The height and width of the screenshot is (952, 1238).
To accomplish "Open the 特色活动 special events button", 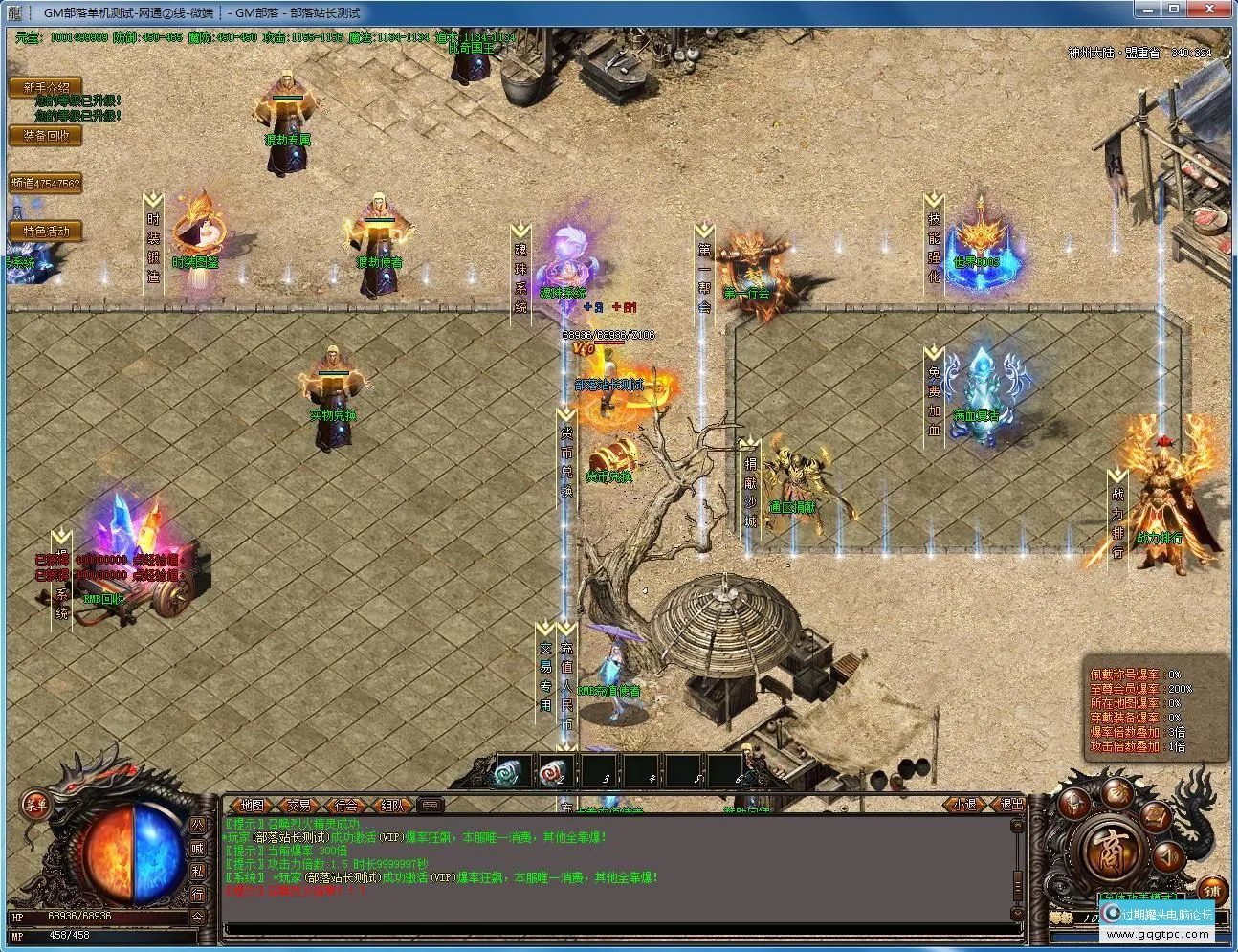I will click(46, 231).
